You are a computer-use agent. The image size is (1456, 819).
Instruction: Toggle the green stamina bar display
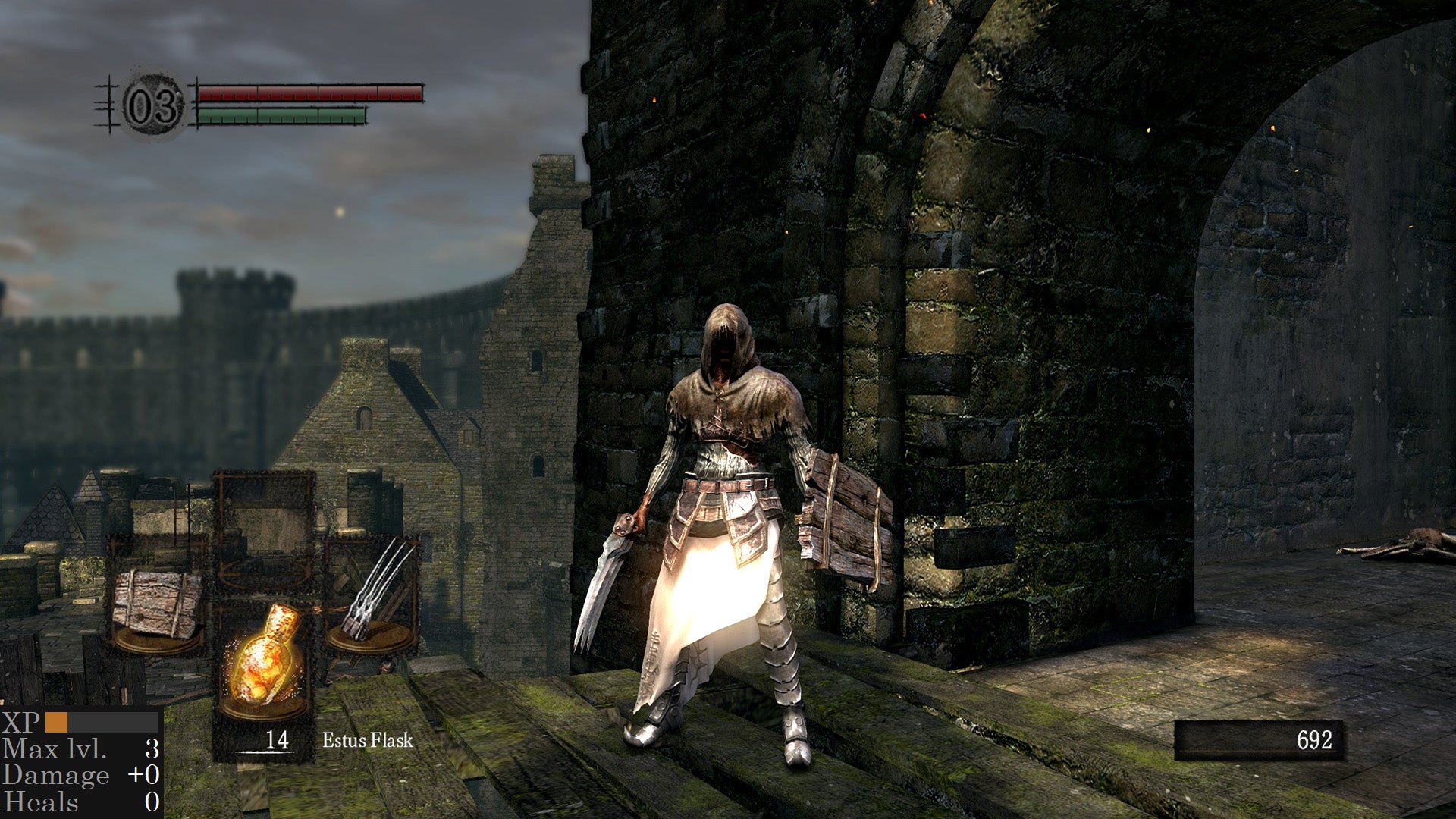[x=281, y=118]
